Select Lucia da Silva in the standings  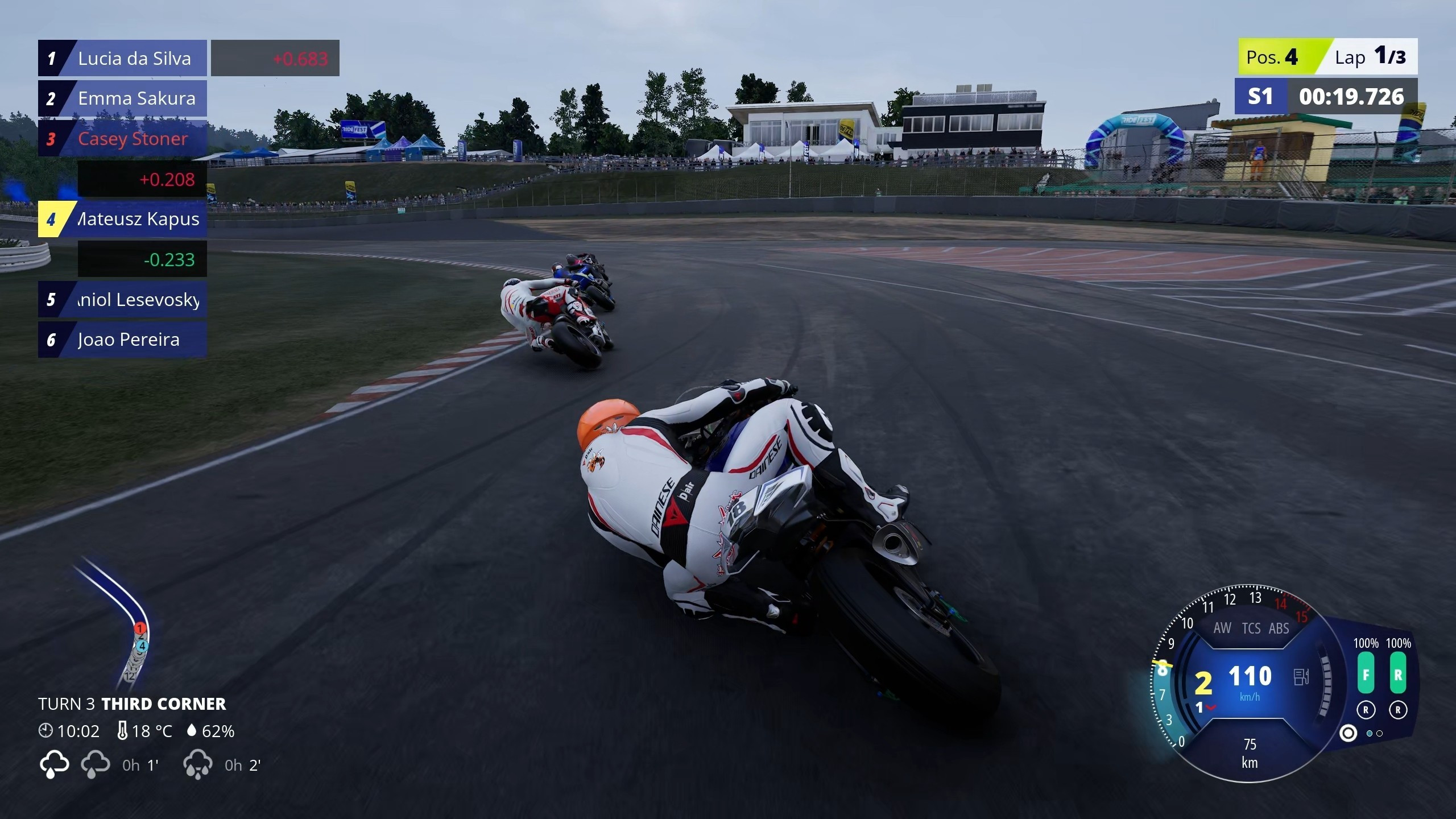pos(122,58)
